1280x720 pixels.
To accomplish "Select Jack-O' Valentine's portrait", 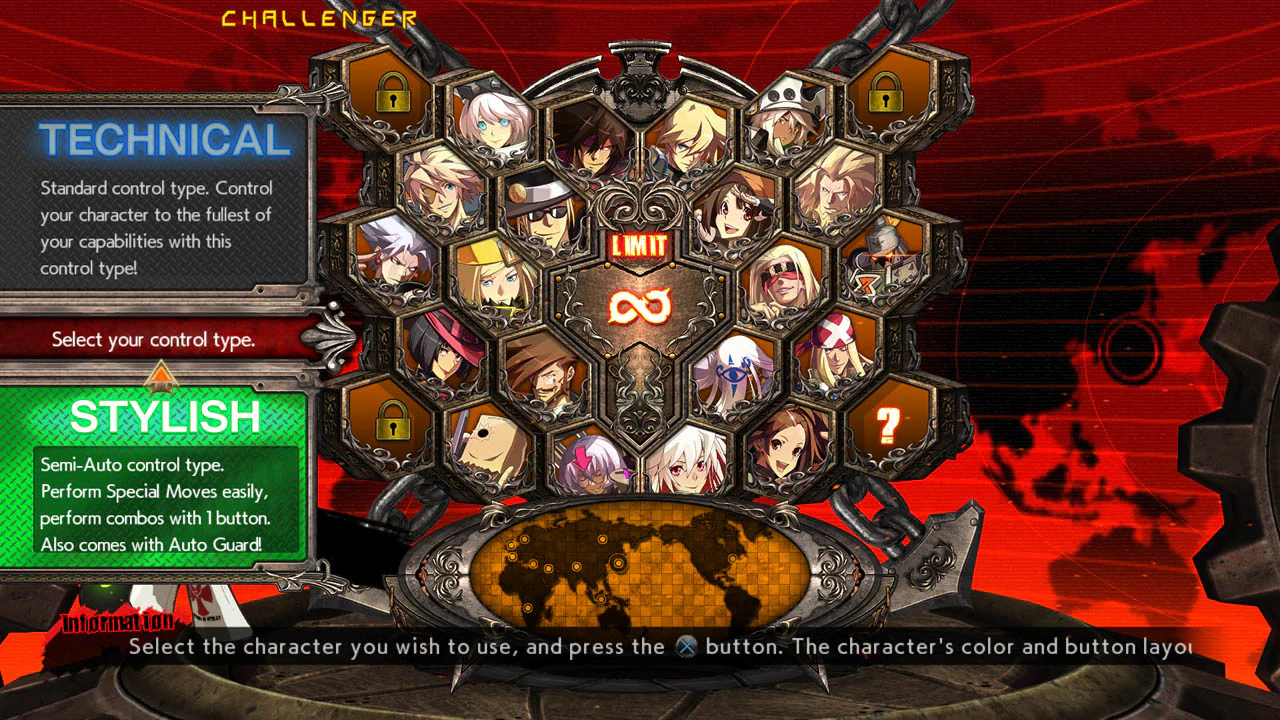I will [x=690, y=465].
